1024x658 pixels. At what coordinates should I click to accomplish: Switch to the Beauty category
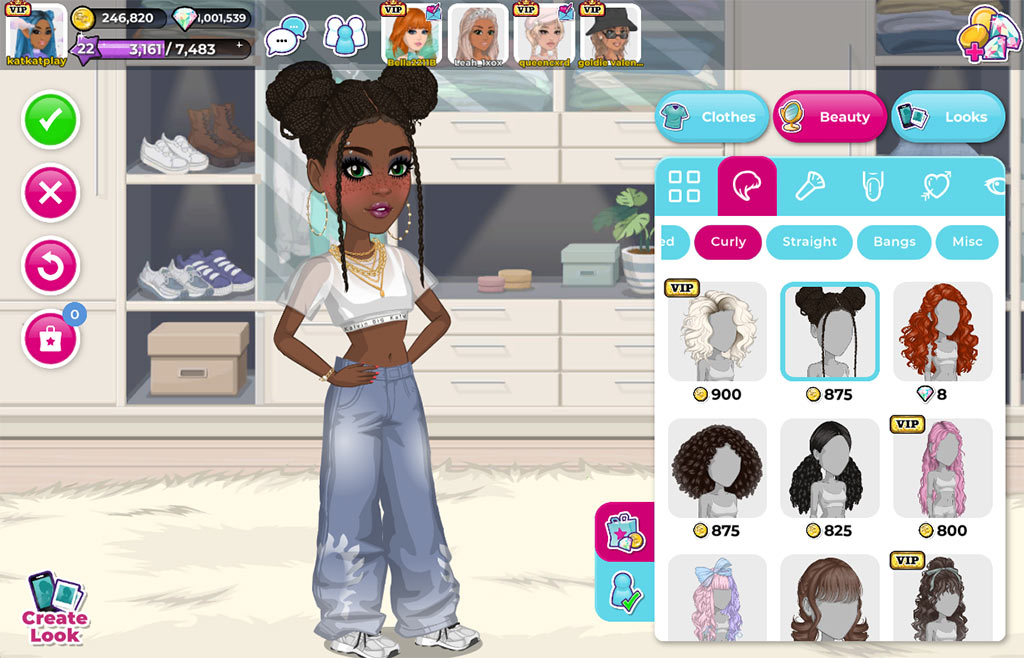click(830, 117)
